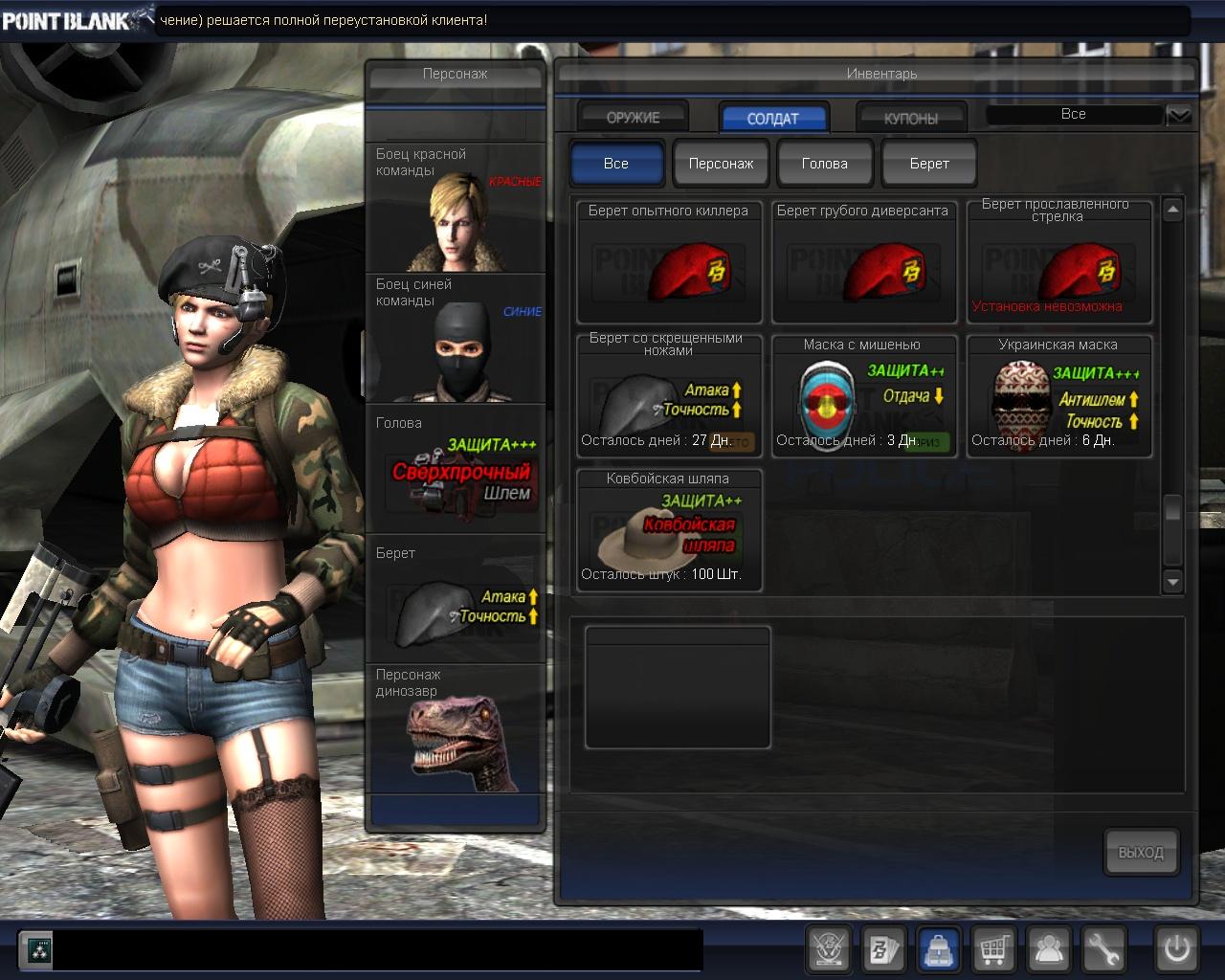Choose the Берет filter button
The width and height of the screenshot is (1225, 980).
coord(928,164)
